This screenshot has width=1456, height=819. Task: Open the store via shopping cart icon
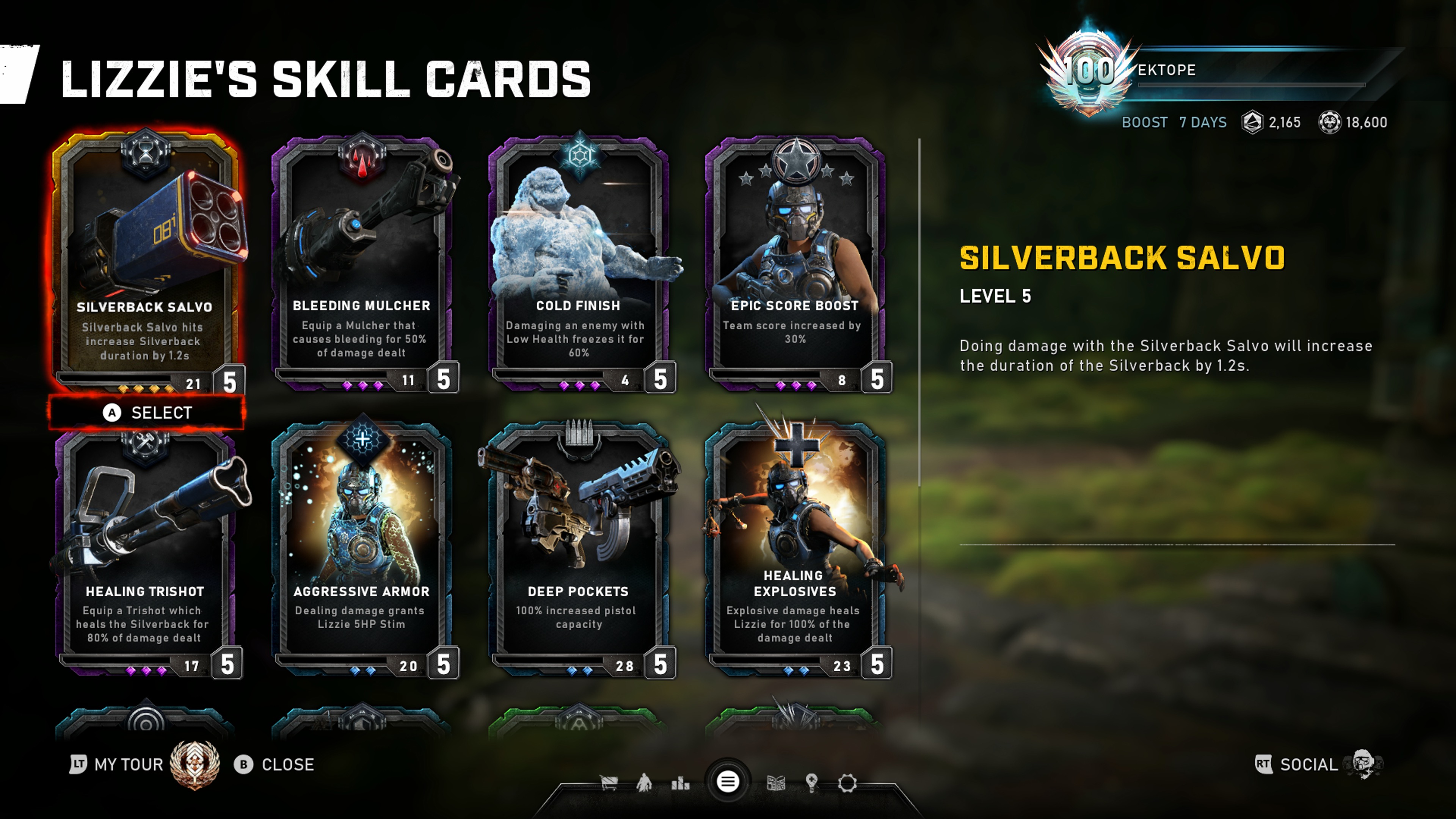(x=609, y=783)
